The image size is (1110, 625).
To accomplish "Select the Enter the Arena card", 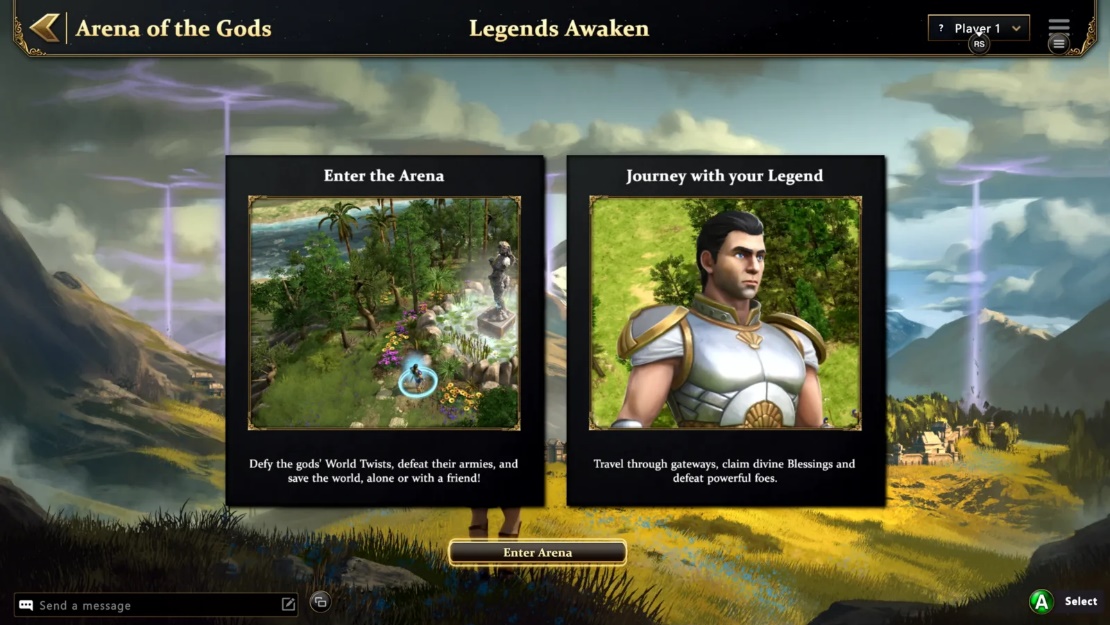I will tap(385, 330).
